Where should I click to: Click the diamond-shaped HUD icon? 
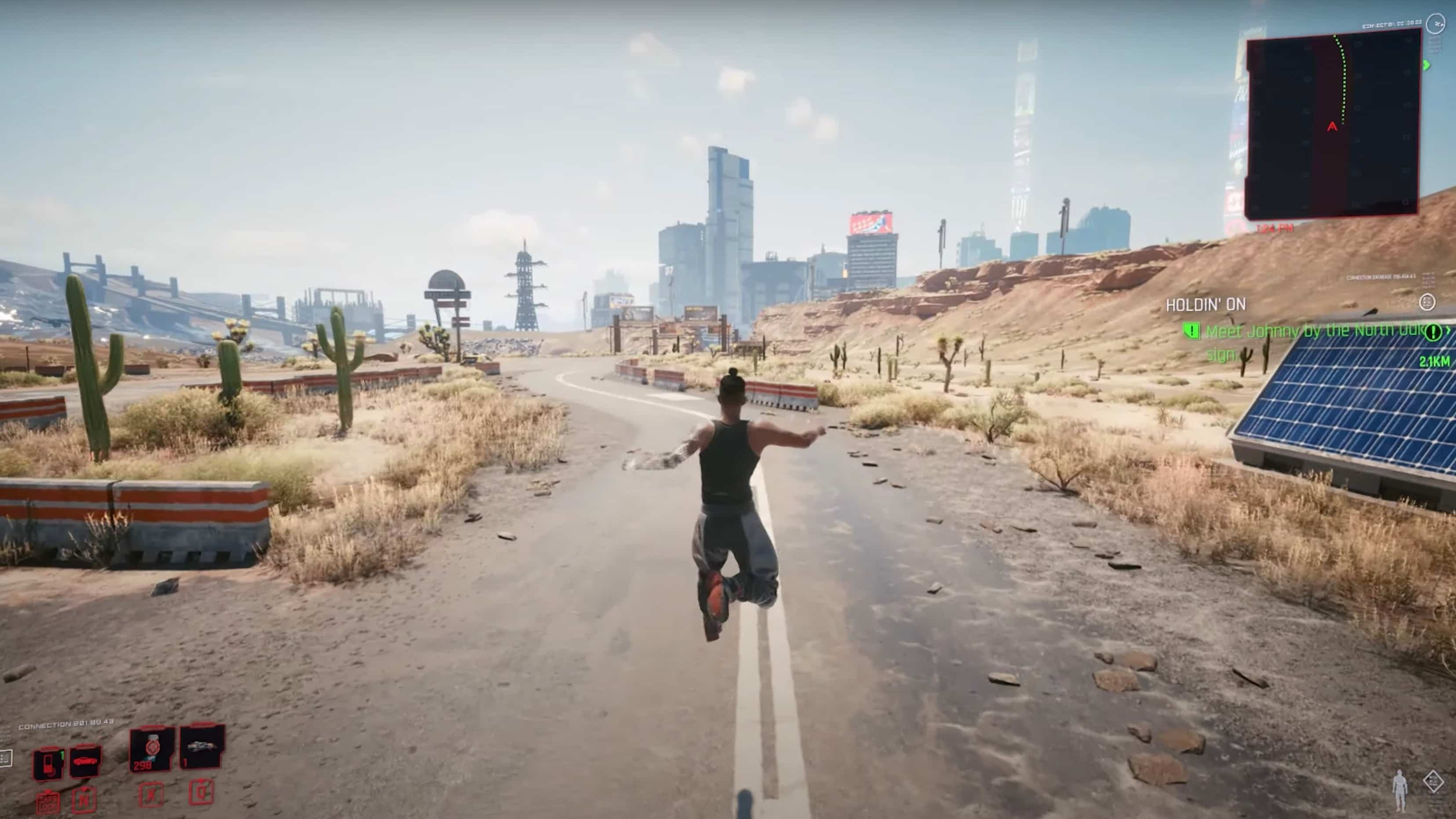(x=1434, y=782)
